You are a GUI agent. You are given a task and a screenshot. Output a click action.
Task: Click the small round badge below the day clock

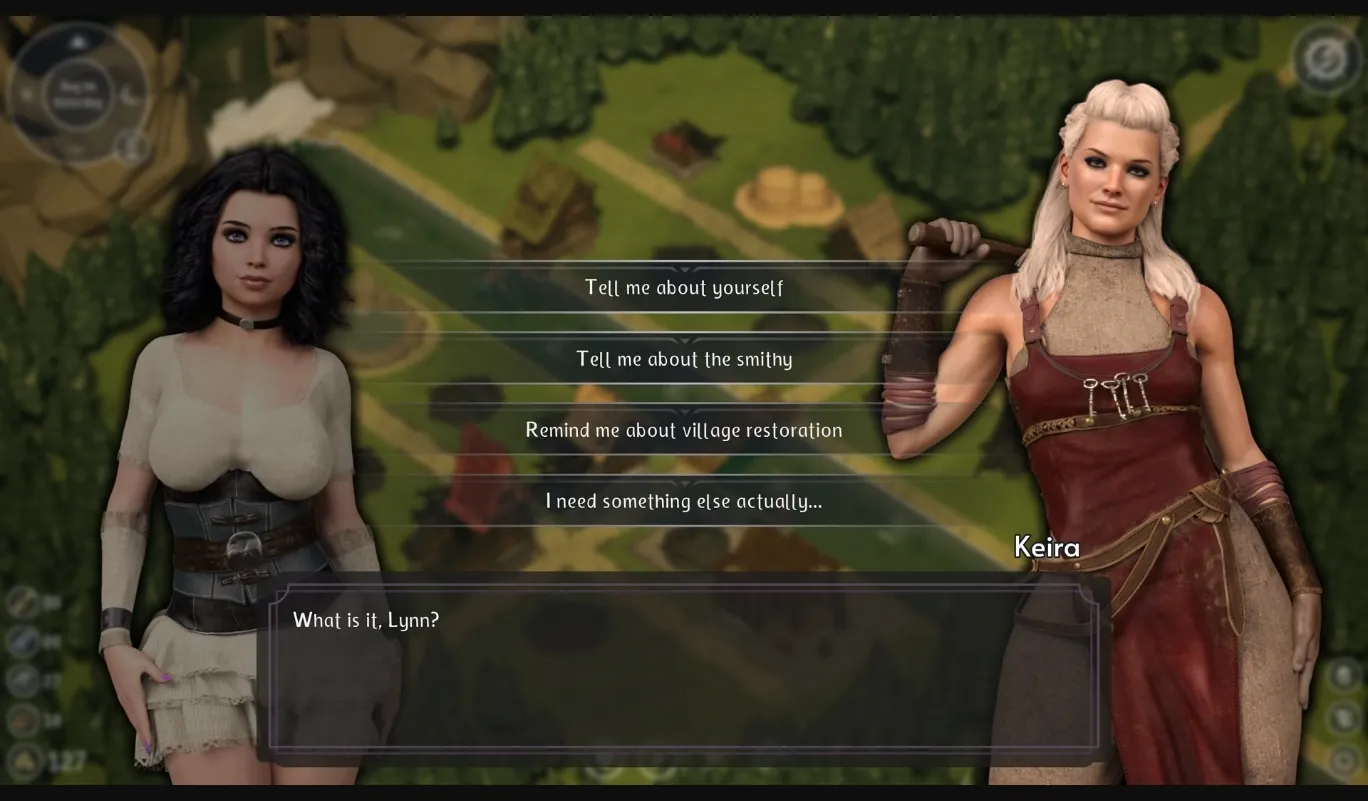(x=131, y=148)
